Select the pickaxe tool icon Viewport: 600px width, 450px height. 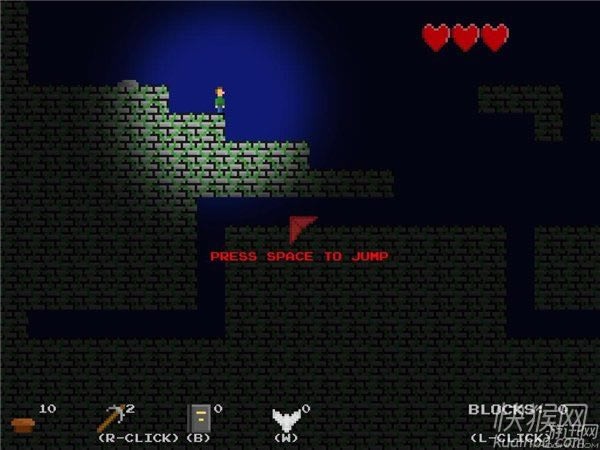coord(112,418)
